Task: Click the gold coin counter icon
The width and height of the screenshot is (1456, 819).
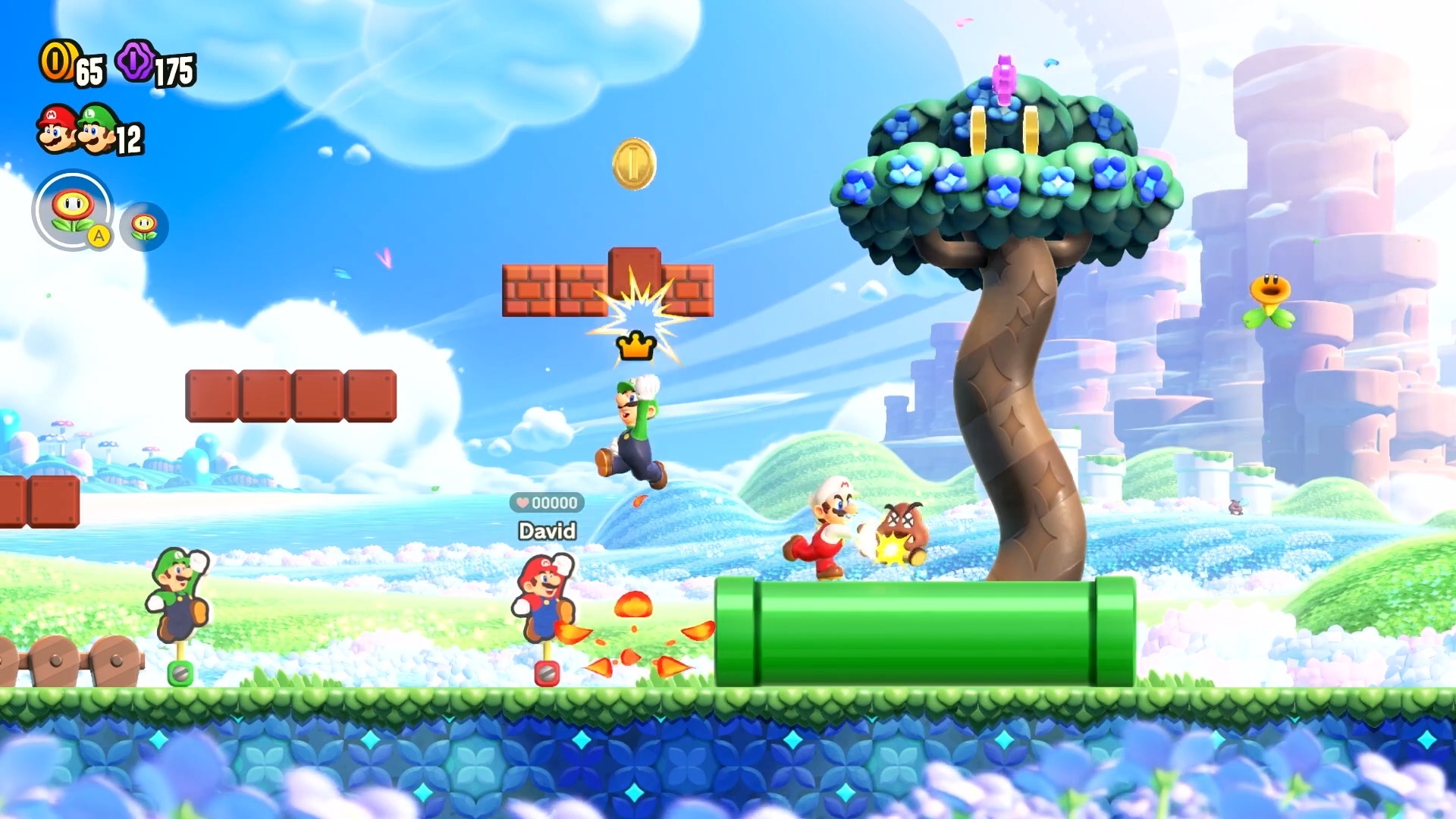Action: pyautogui.click(x=57, y=61)
